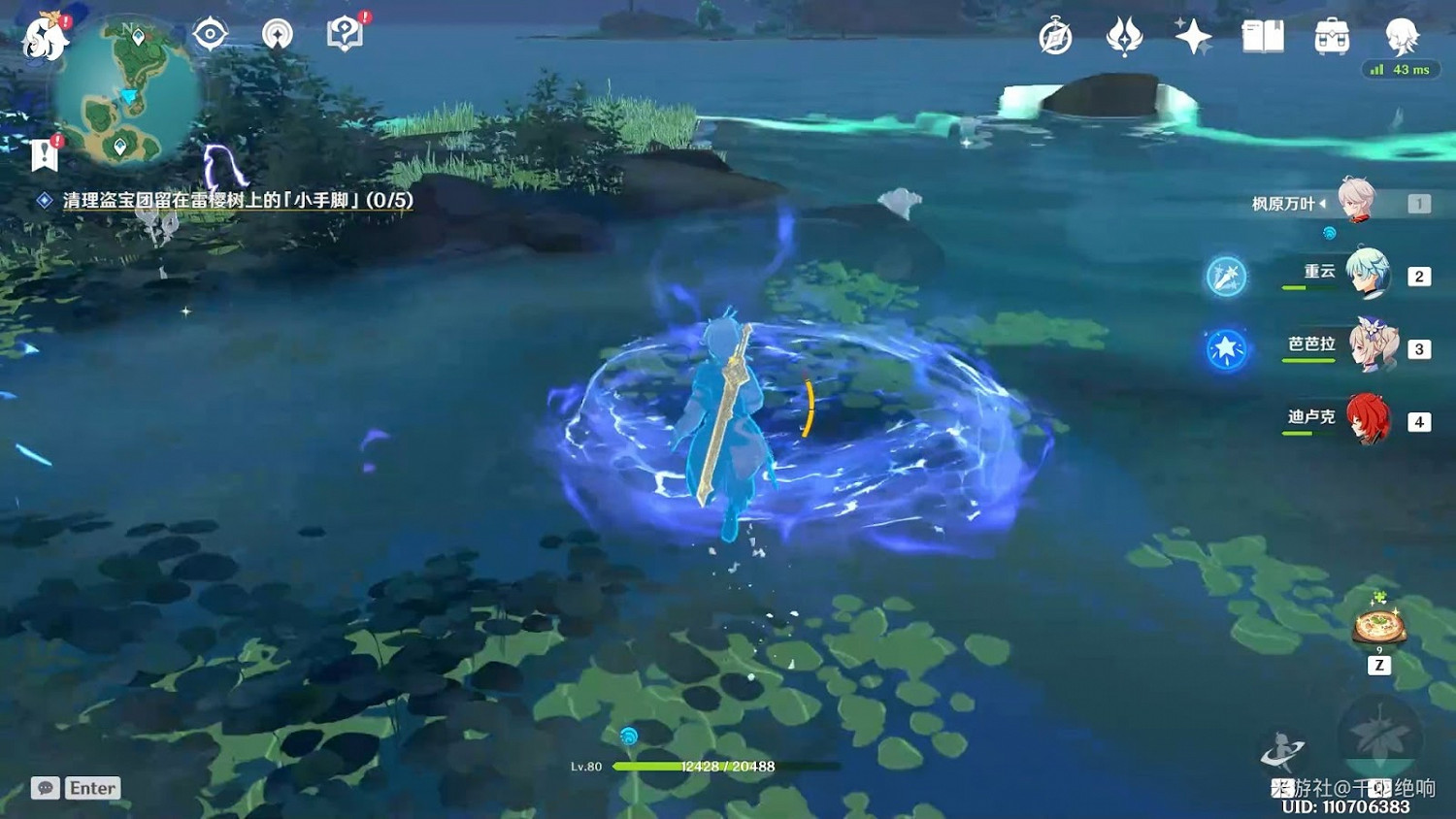Open the Battle Pass wings icon

(1124, 36)
